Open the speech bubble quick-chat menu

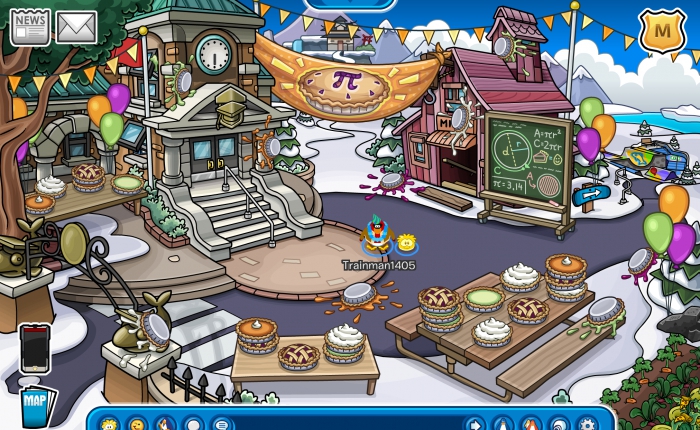tap(221, 424)
